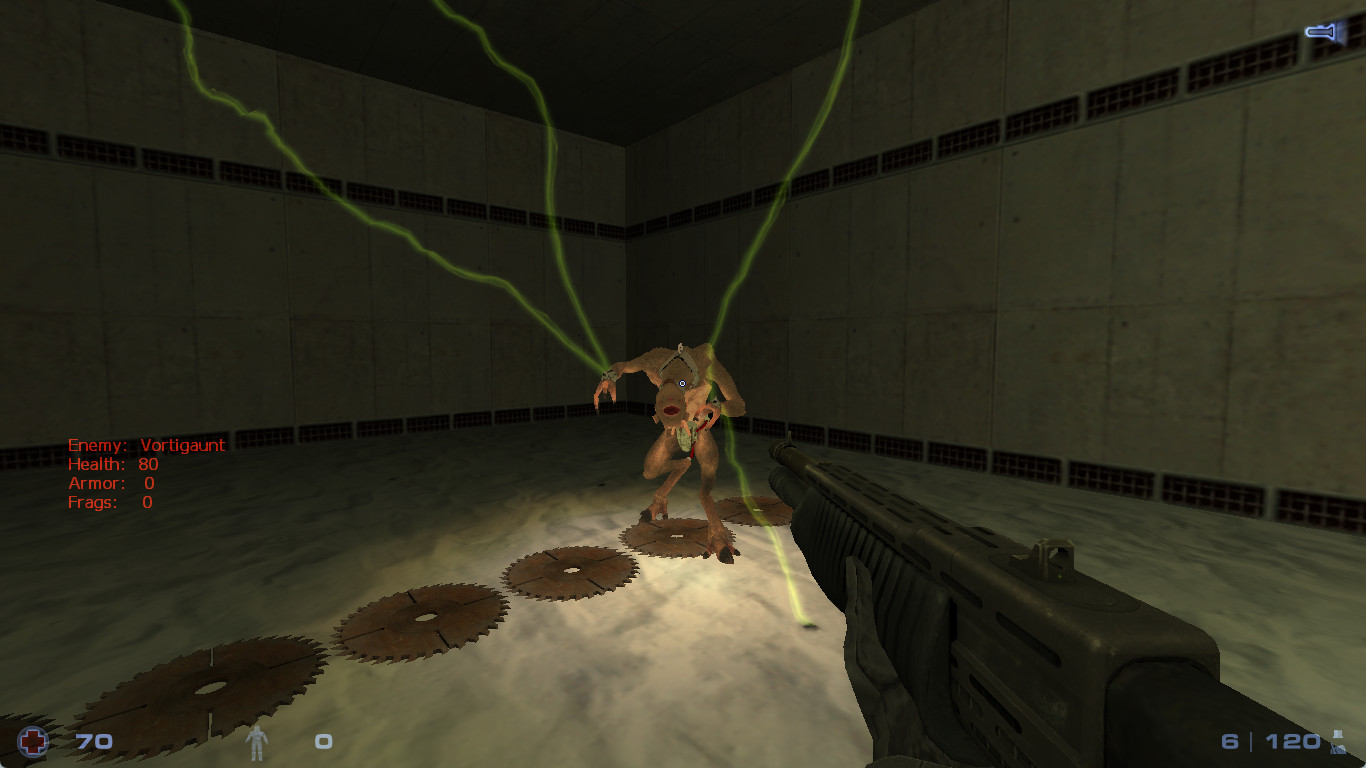Select the Enemy: Vortigaunt label

146,445
